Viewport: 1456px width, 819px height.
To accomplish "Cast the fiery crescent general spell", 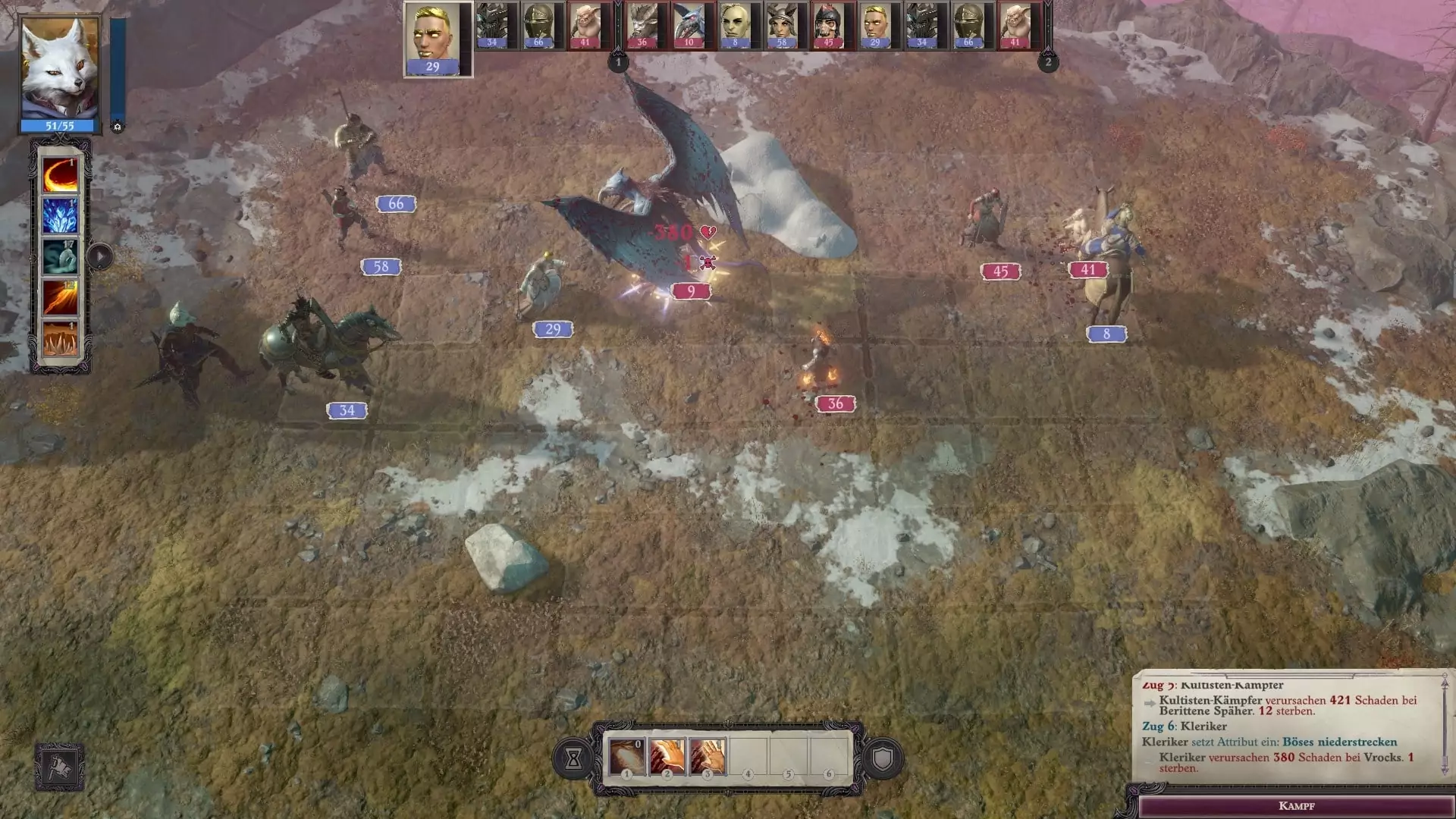I will 60,175.
